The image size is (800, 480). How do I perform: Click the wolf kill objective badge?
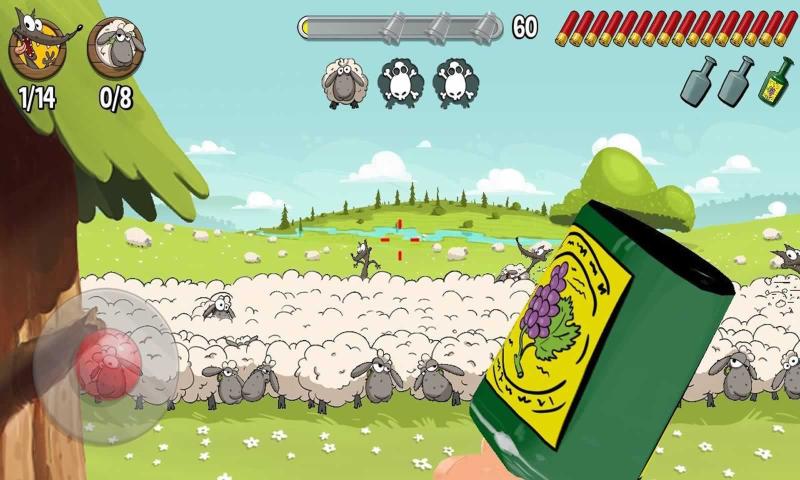(36, 48)
